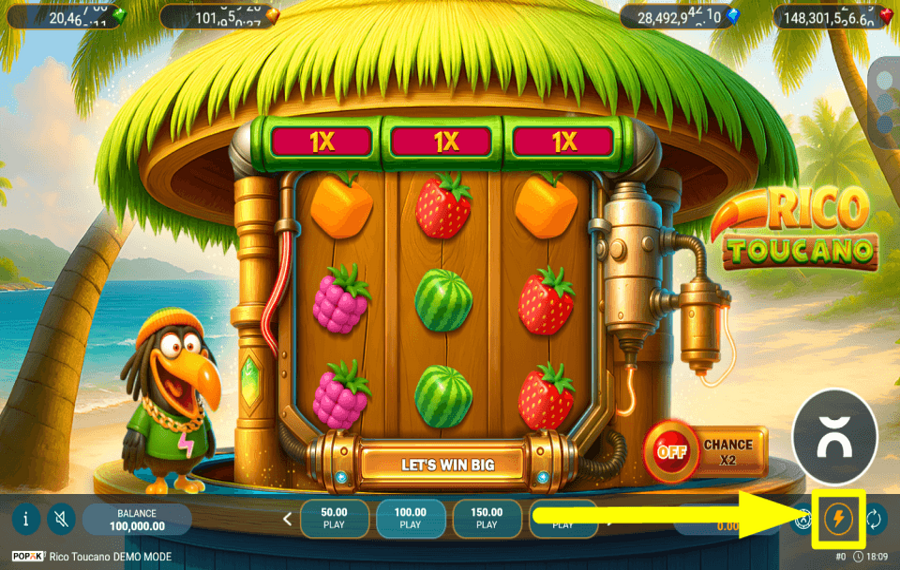
Task: Enable lightning bolt turbo spin
Action: click(836, 519)
